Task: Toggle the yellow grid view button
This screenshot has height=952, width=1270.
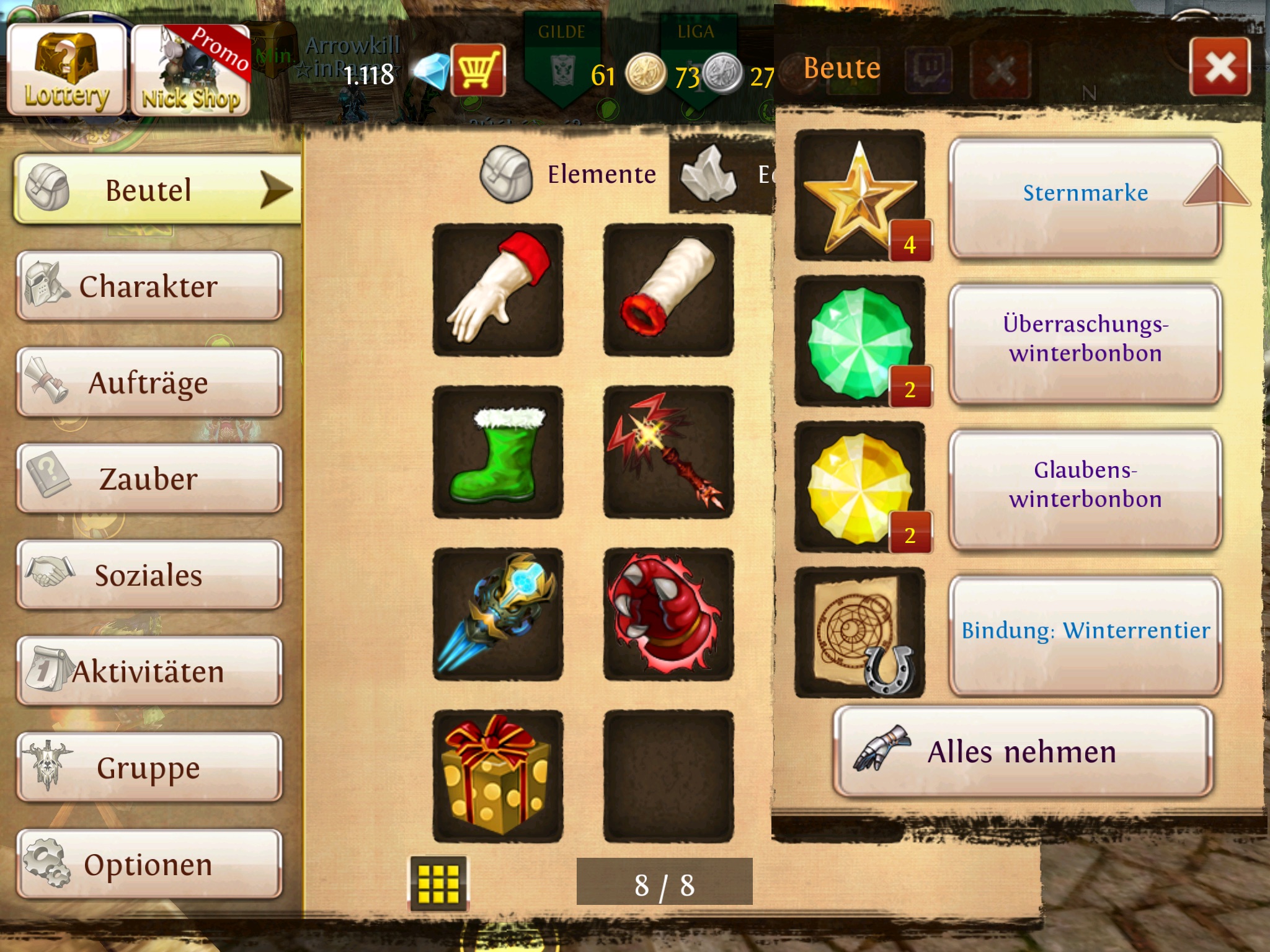Action: click(438, 883)
